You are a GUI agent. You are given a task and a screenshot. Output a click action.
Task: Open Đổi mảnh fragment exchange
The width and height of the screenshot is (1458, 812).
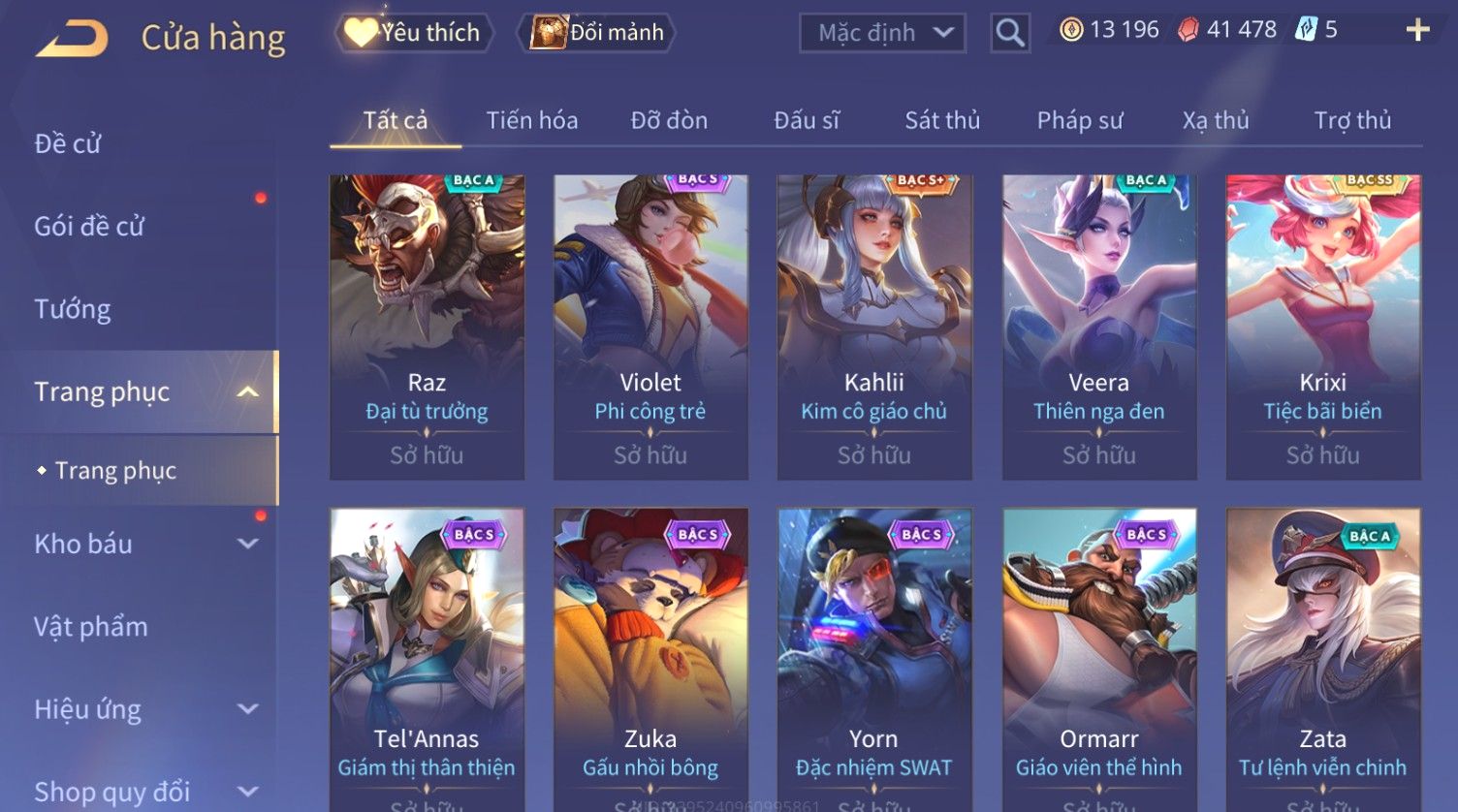(x=599, y=33)
